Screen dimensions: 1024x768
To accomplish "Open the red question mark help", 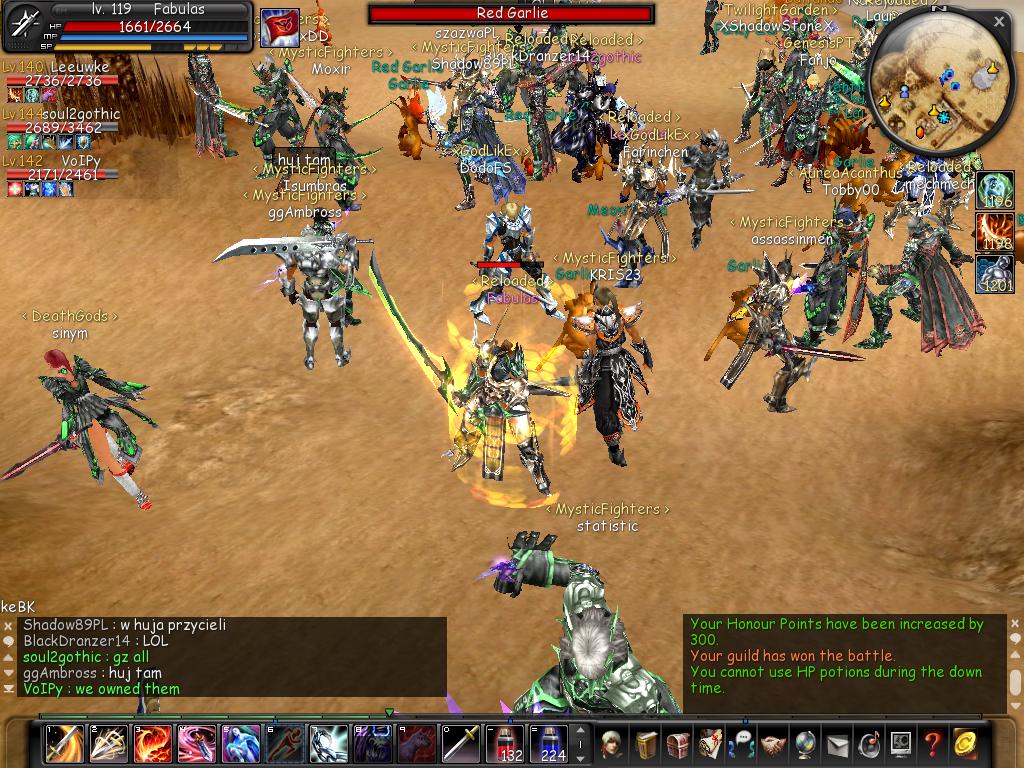I will pos(932,744).
